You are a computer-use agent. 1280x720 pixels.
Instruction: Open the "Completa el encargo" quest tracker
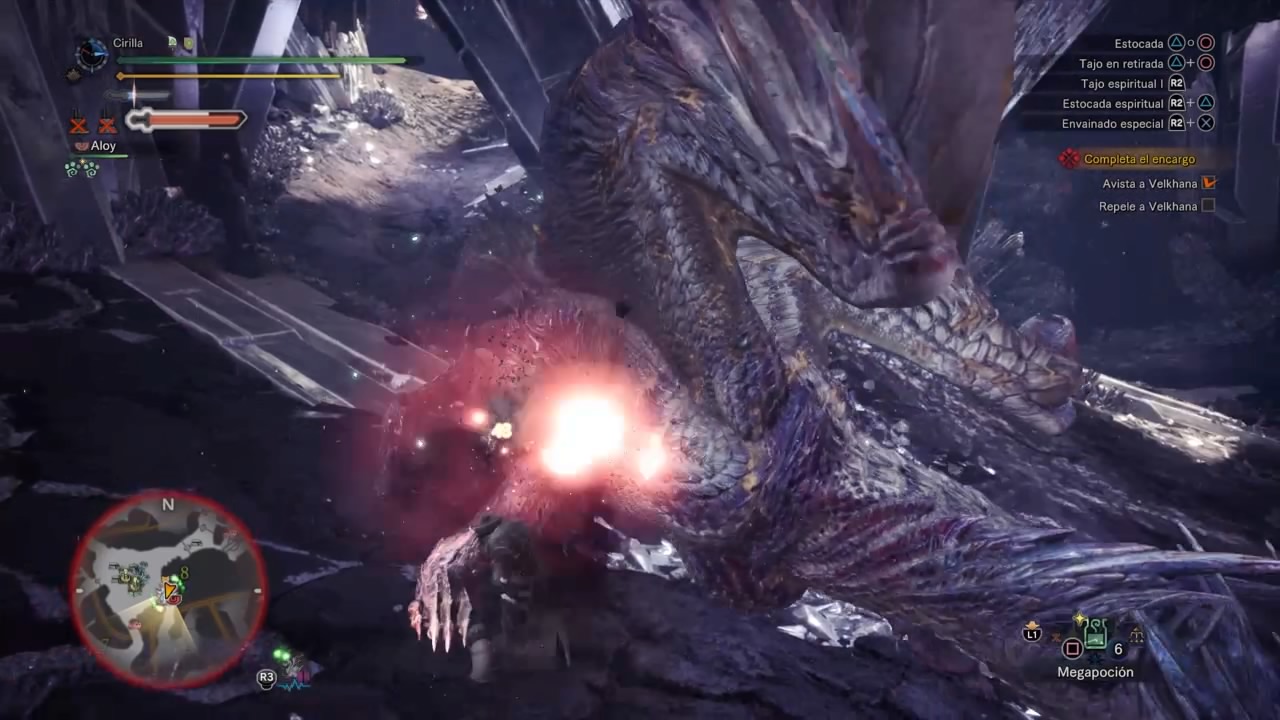click(1139, 159)
